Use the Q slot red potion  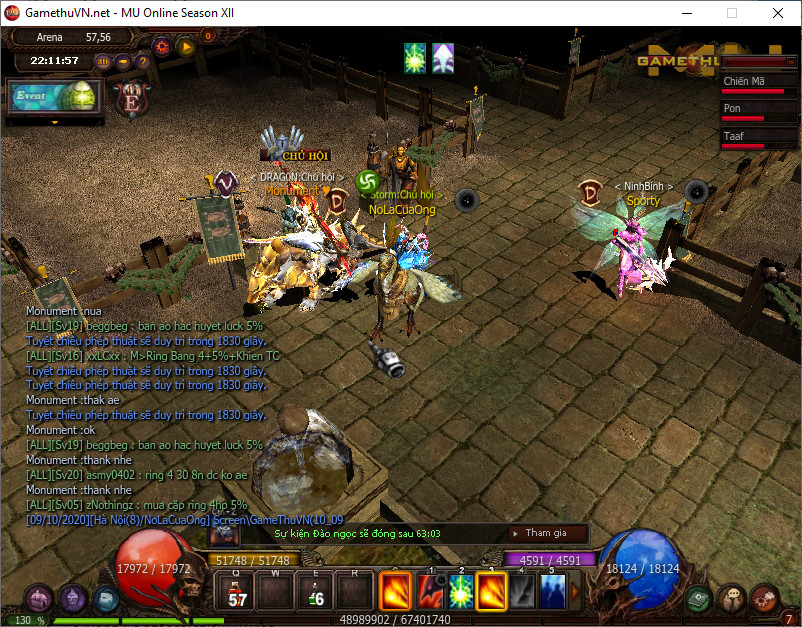click(x=238, y=590)
